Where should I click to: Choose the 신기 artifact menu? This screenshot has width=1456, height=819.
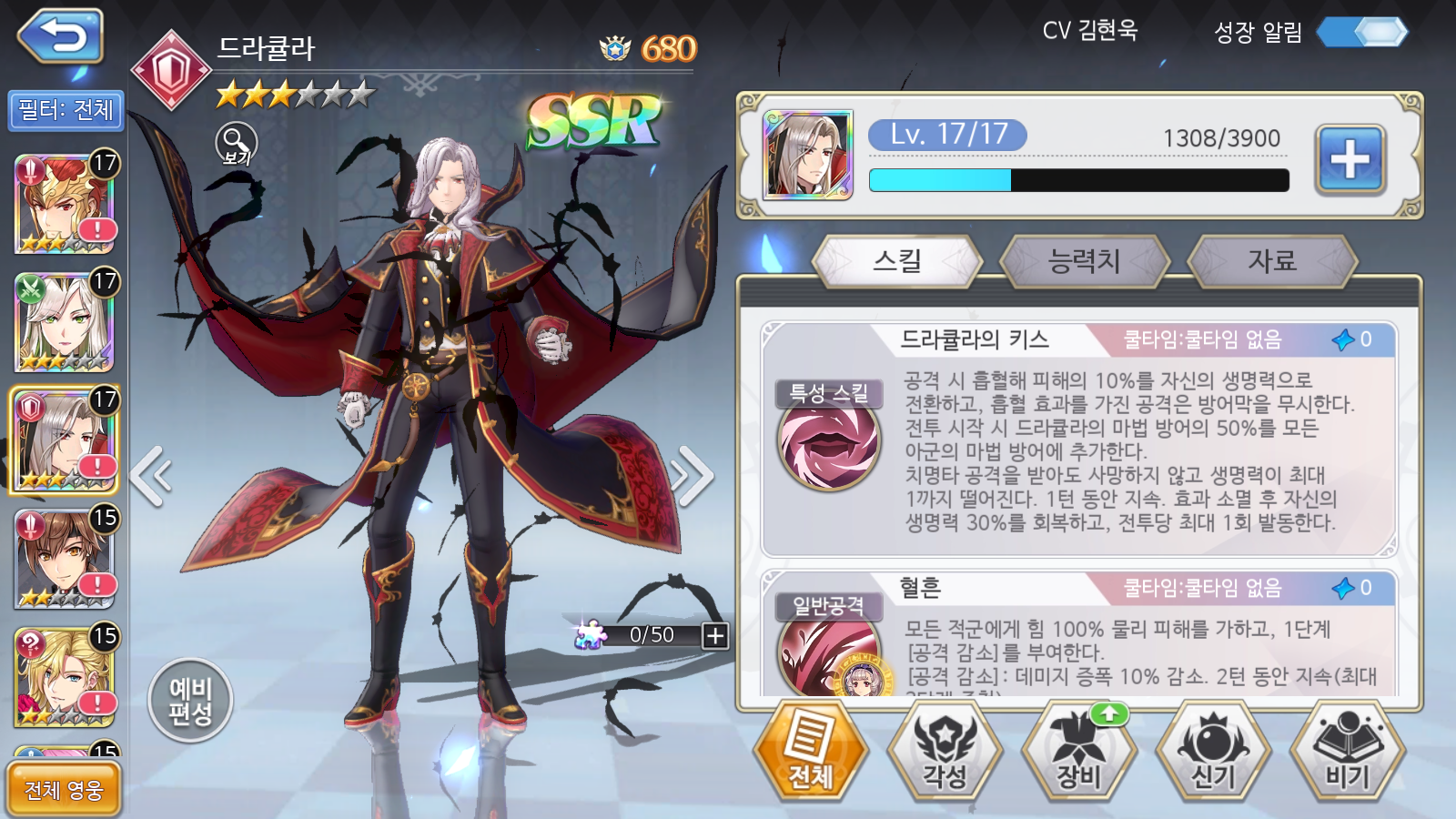coord(1212,751)
